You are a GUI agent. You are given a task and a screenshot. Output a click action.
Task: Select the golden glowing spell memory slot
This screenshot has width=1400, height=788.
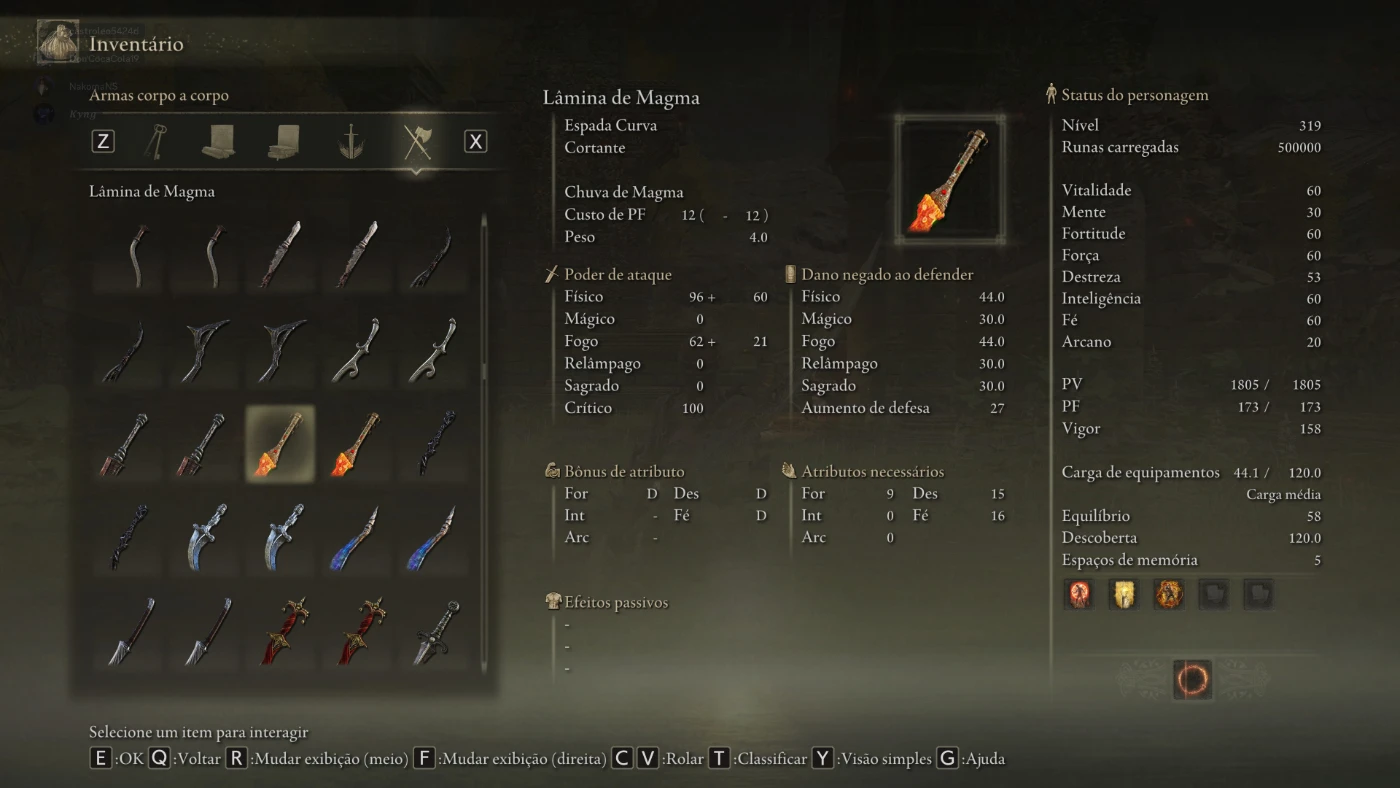coord(1124,594)
